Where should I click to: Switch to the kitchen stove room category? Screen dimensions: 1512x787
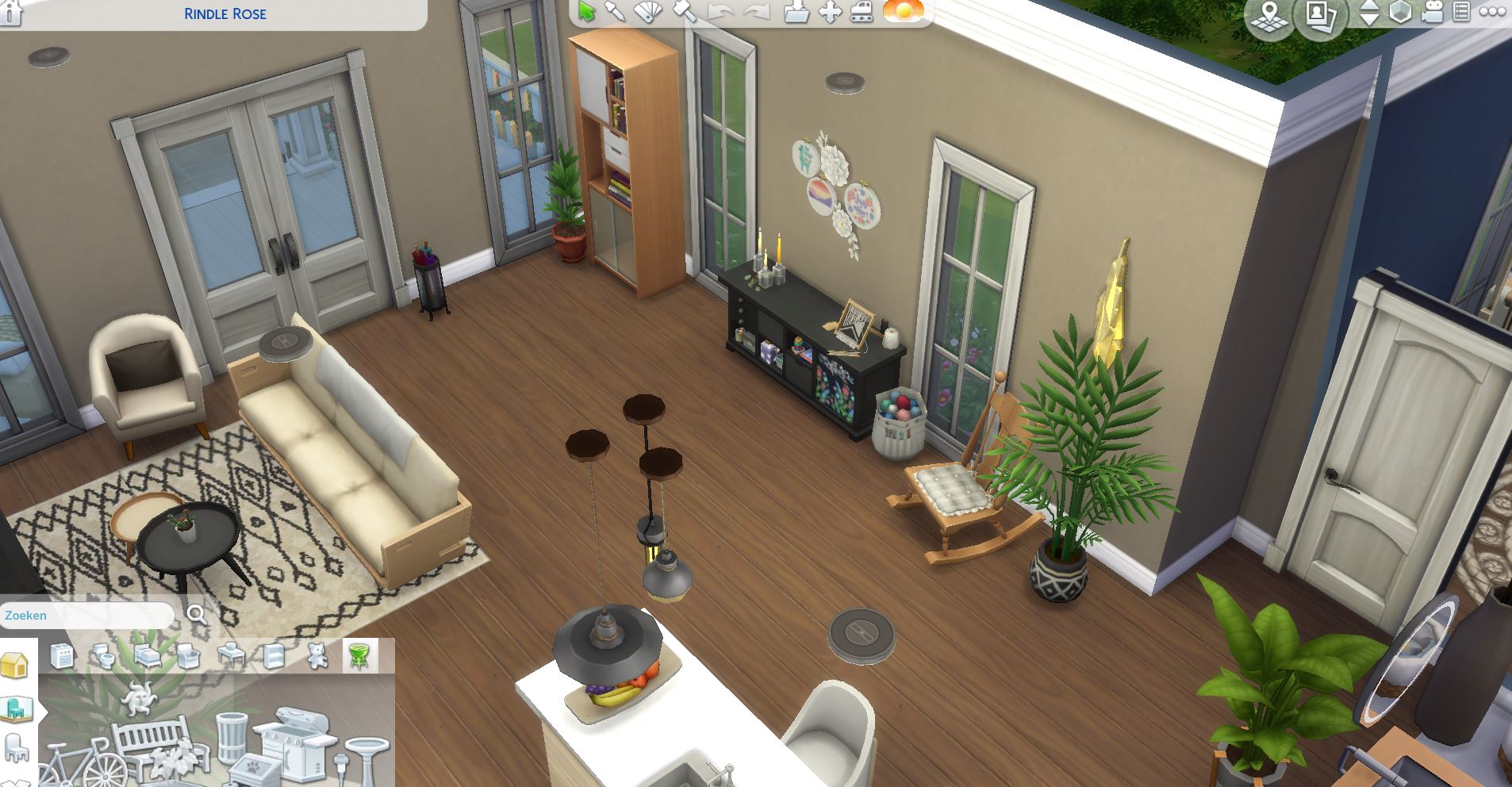62,656
